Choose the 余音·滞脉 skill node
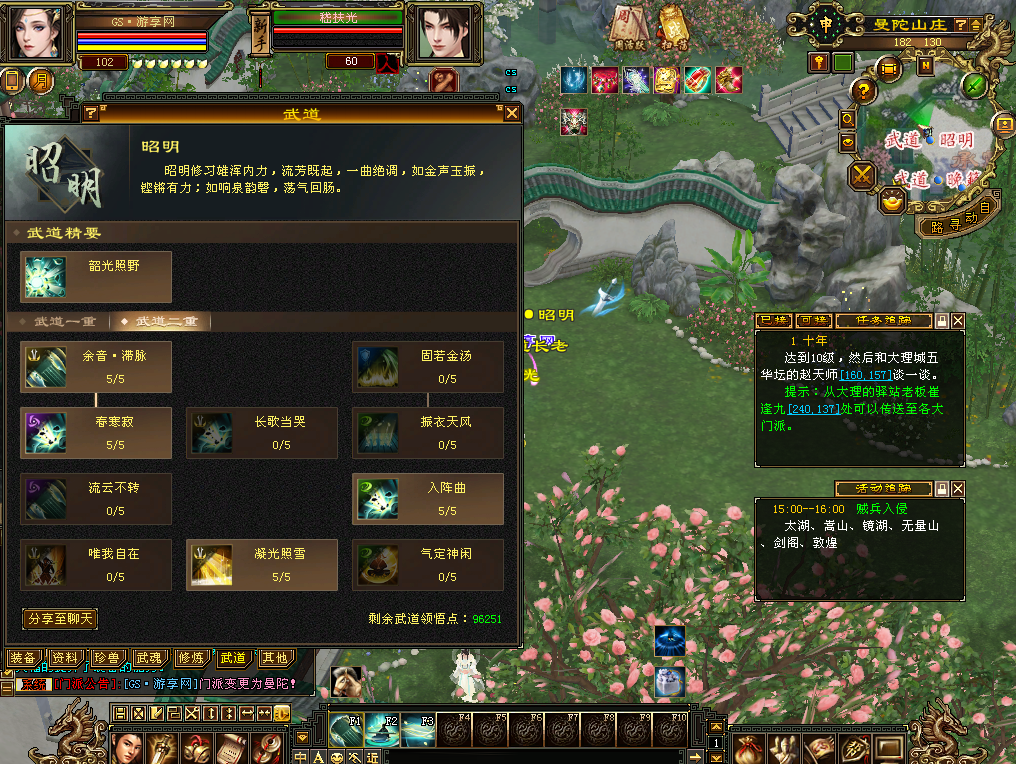This screenshot has height=764, width=1016. [96, 367]
